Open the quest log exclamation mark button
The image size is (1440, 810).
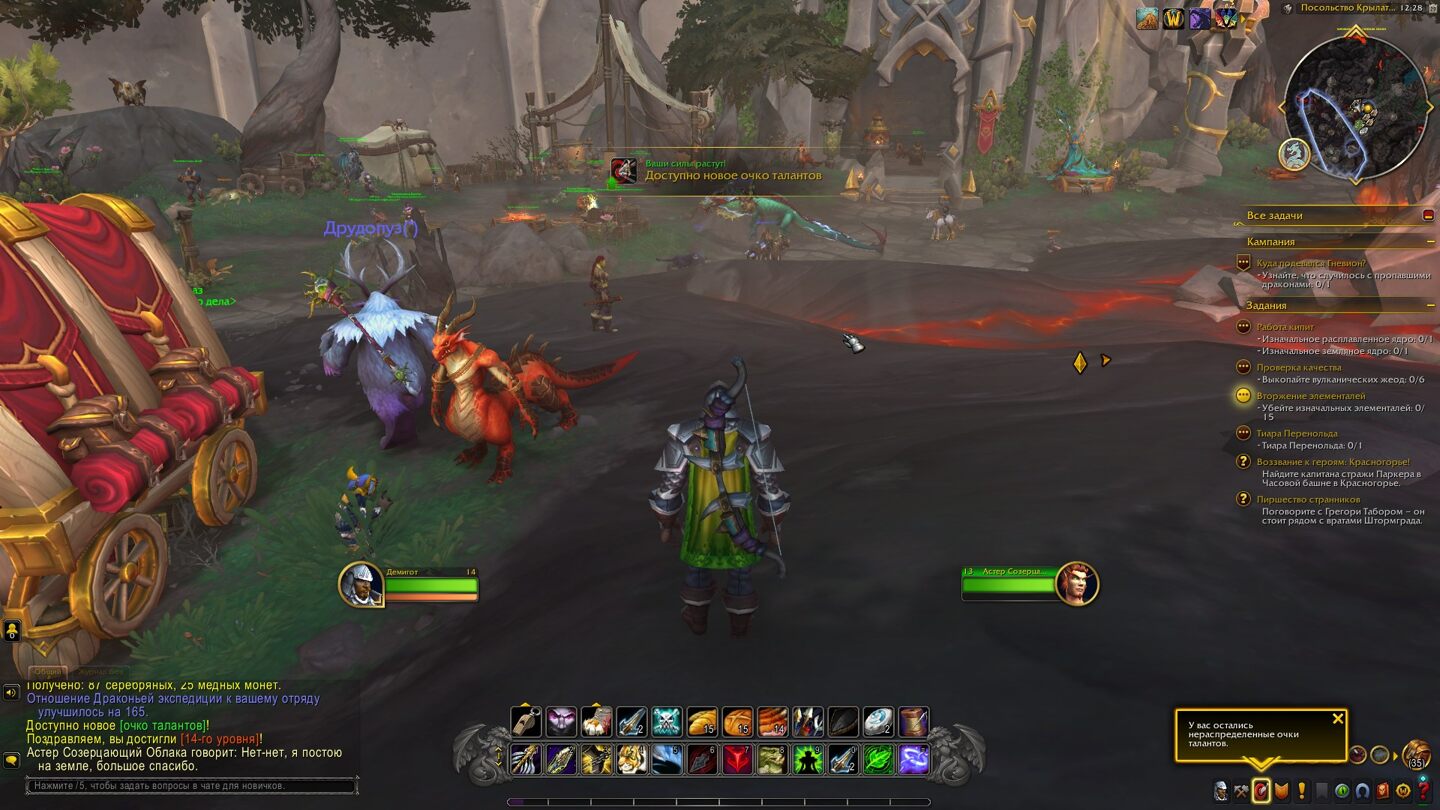tap(1302, 791)
